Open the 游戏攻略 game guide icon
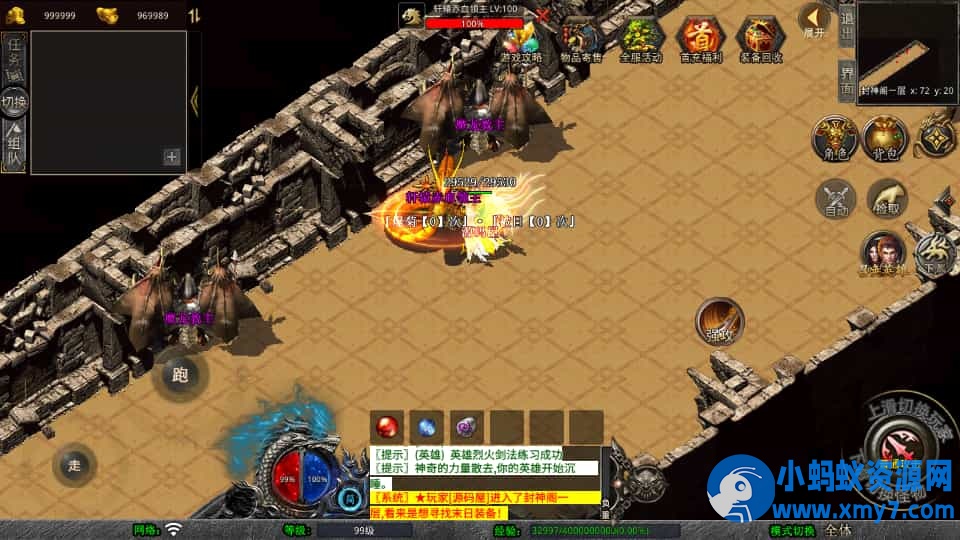 521,42
